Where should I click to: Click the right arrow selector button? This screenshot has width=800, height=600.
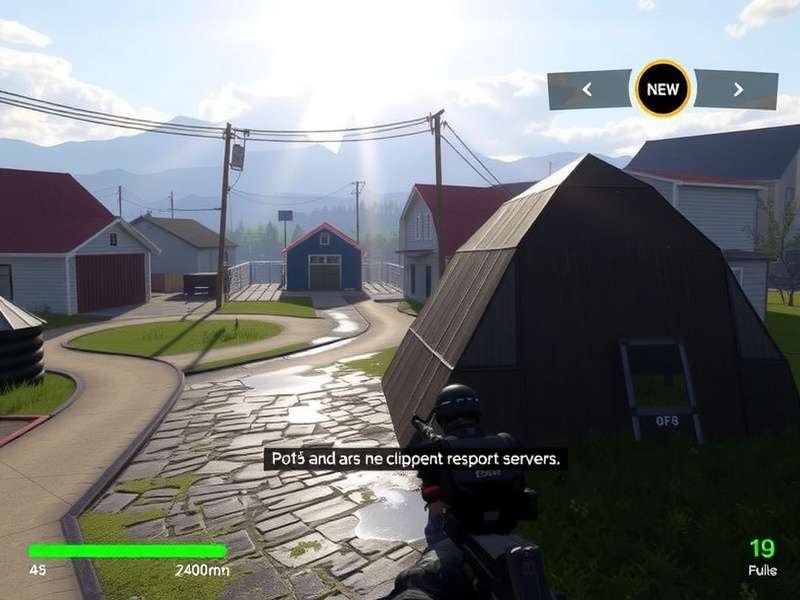[x=737, y=90]
